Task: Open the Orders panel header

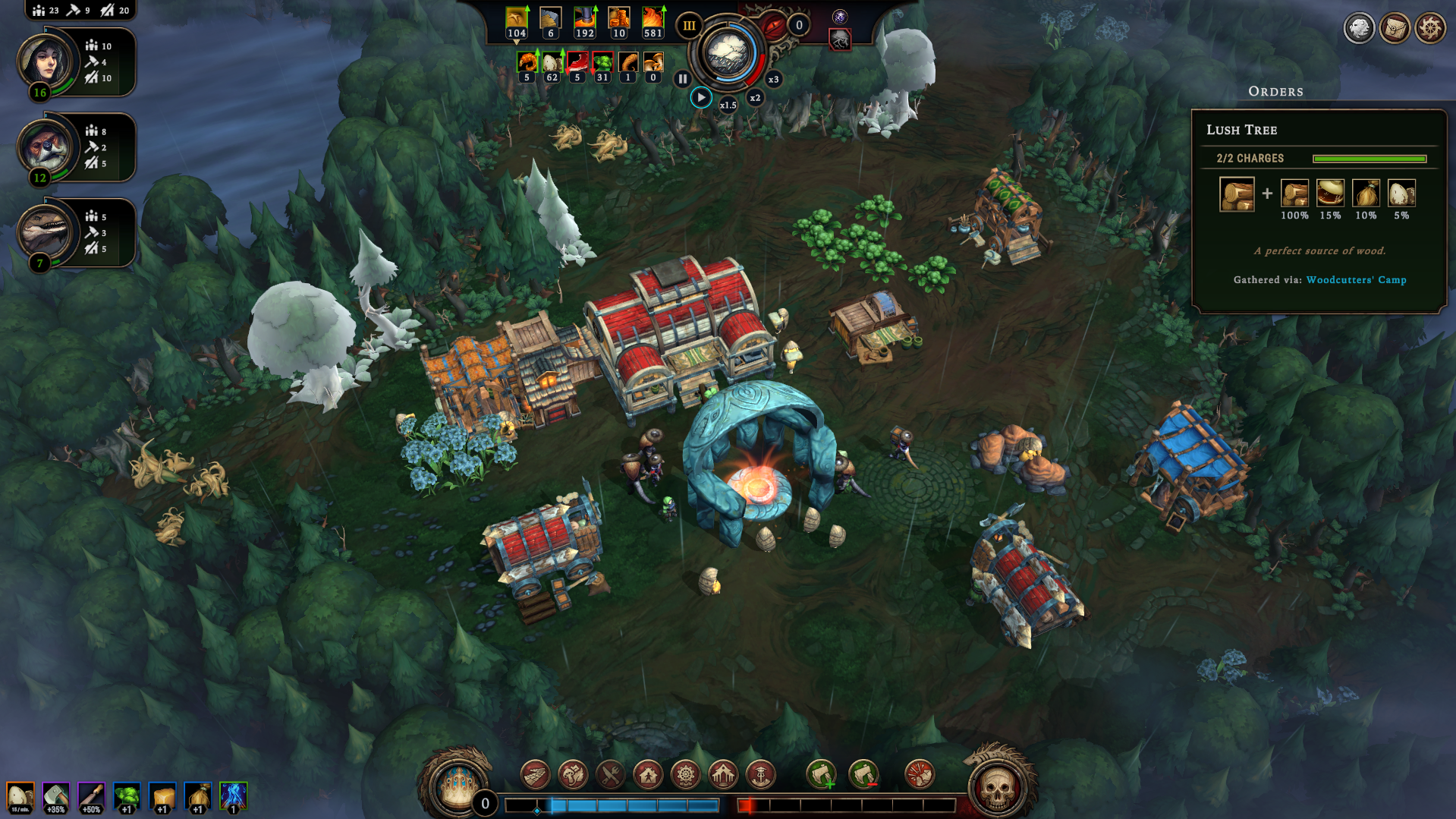Action: pos(1275,91)
